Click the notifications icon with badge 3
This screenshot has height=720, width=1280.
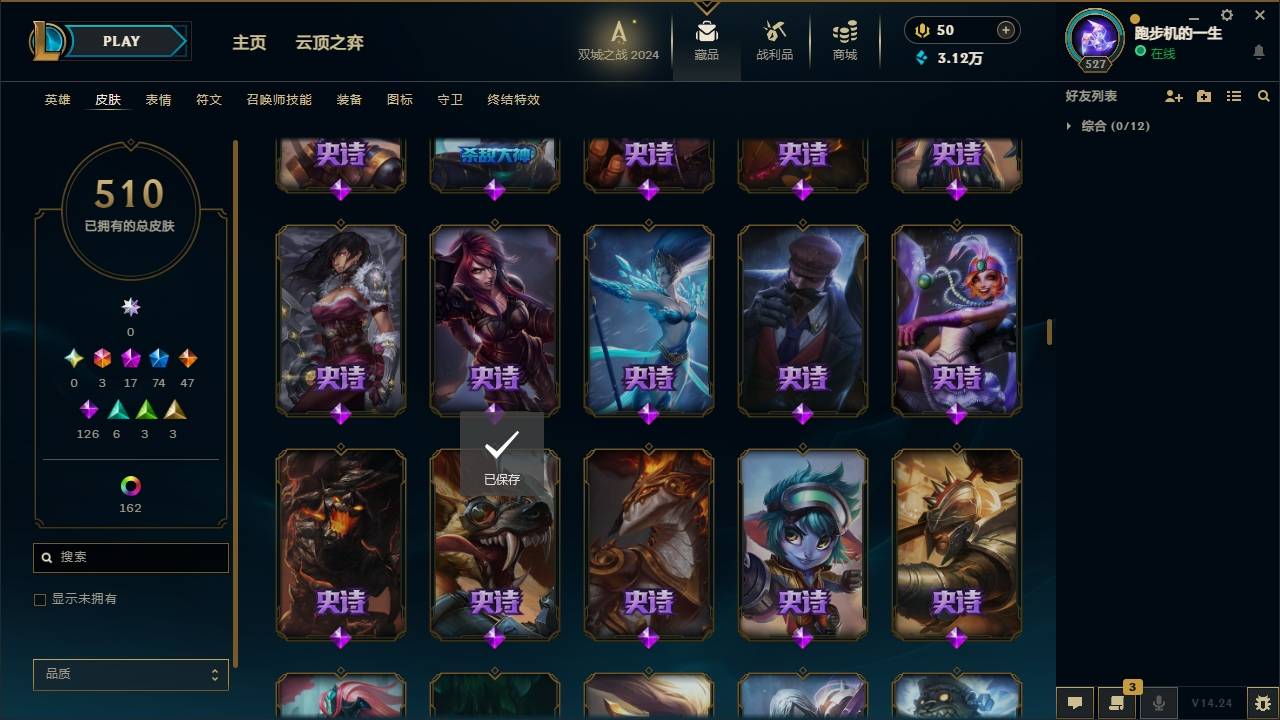pyautogui.click(x=1118, y=703)
